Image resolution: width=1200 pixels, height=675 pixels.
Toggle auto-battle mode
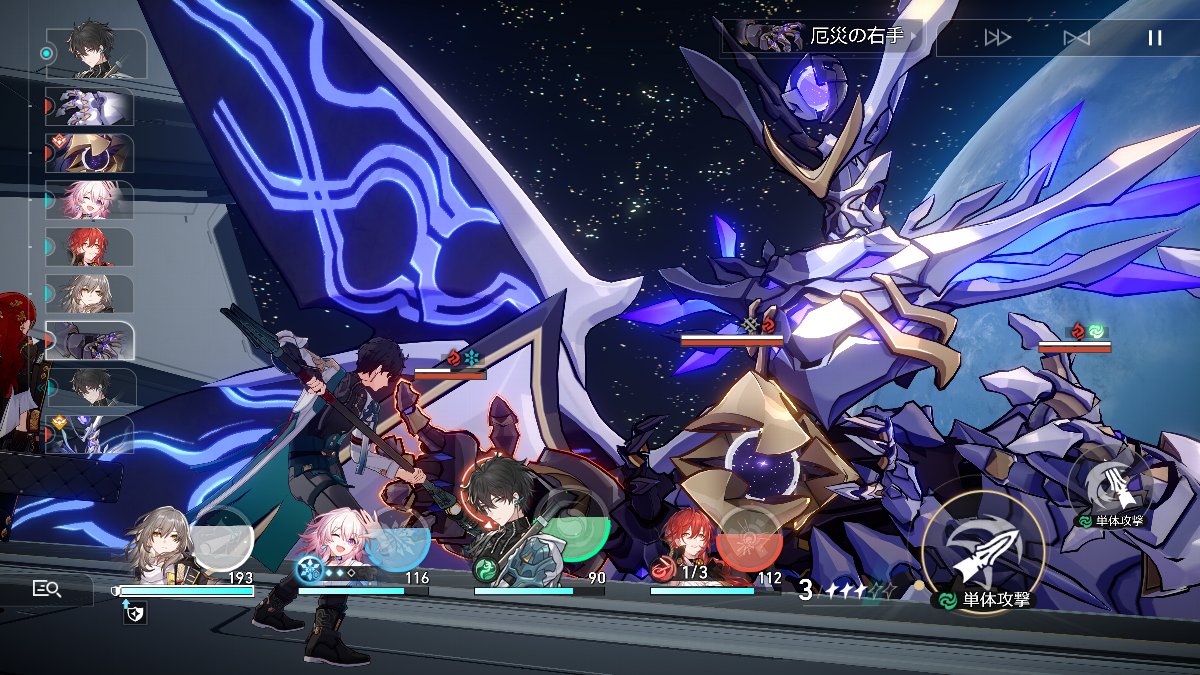tap(1076, 38)
